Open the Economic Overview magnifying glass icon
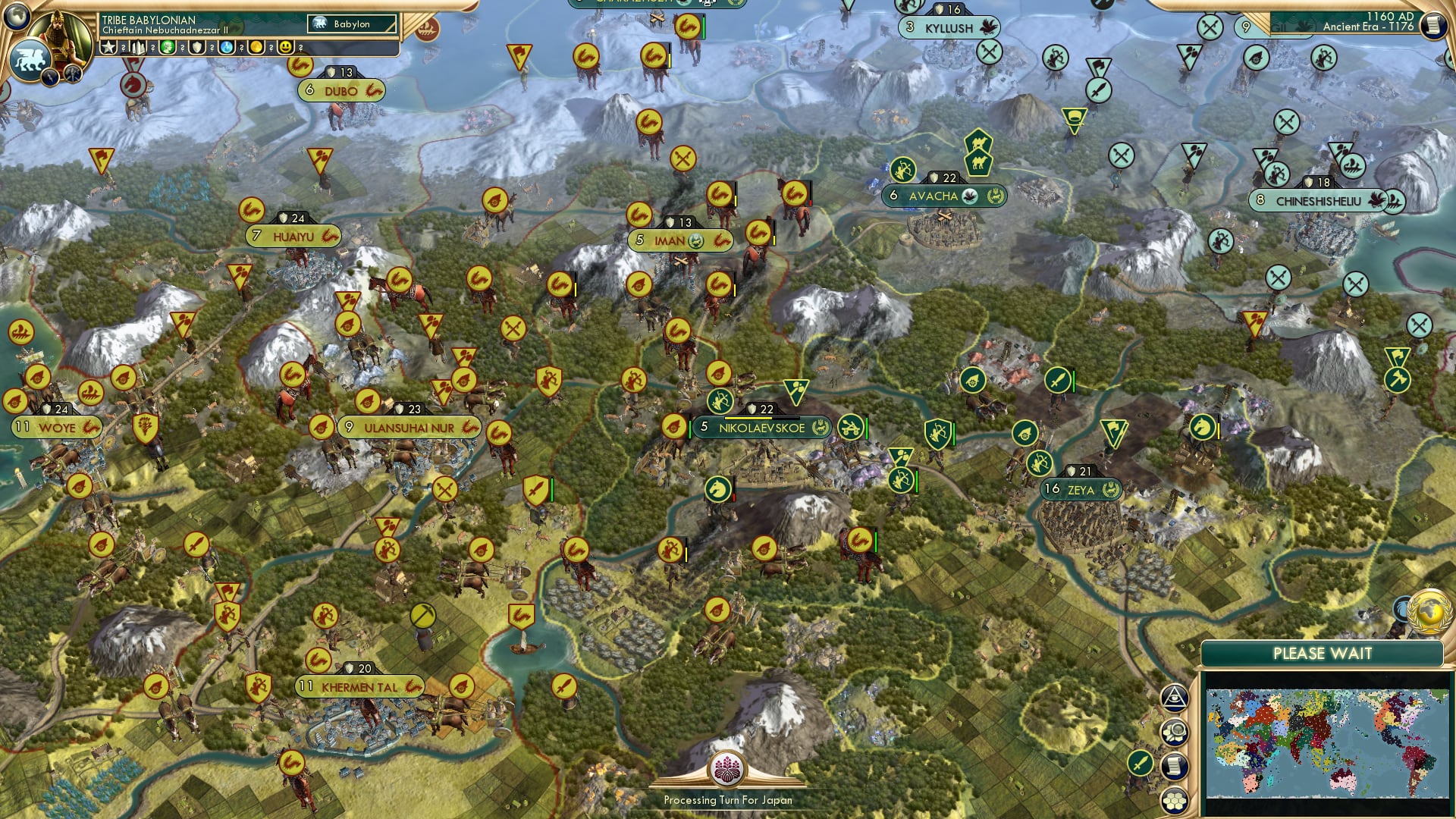The image size is (1456, 819). click(x=1175, y=732)
